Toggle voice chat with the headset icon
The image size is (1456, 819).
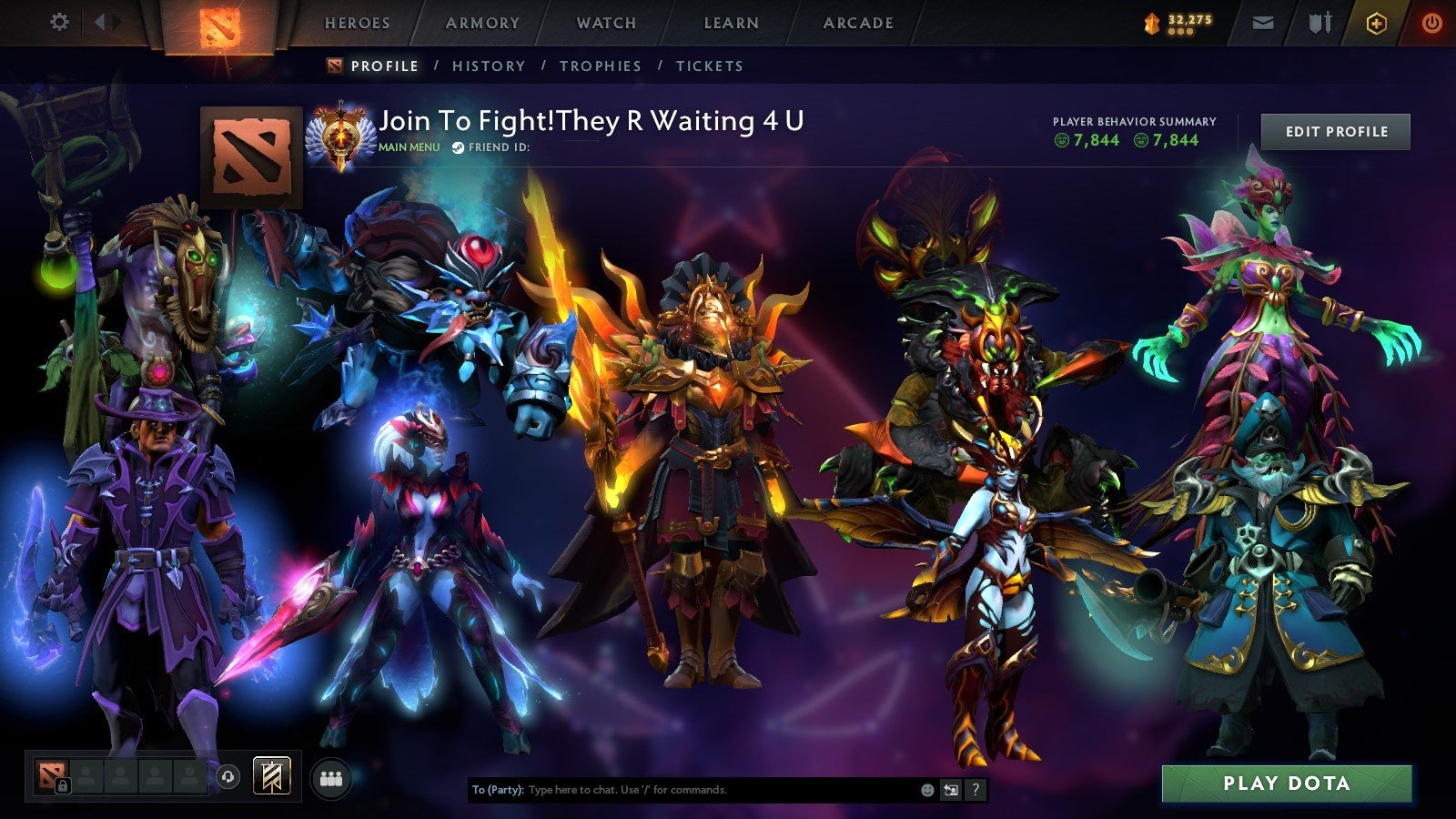pos(227,775)
